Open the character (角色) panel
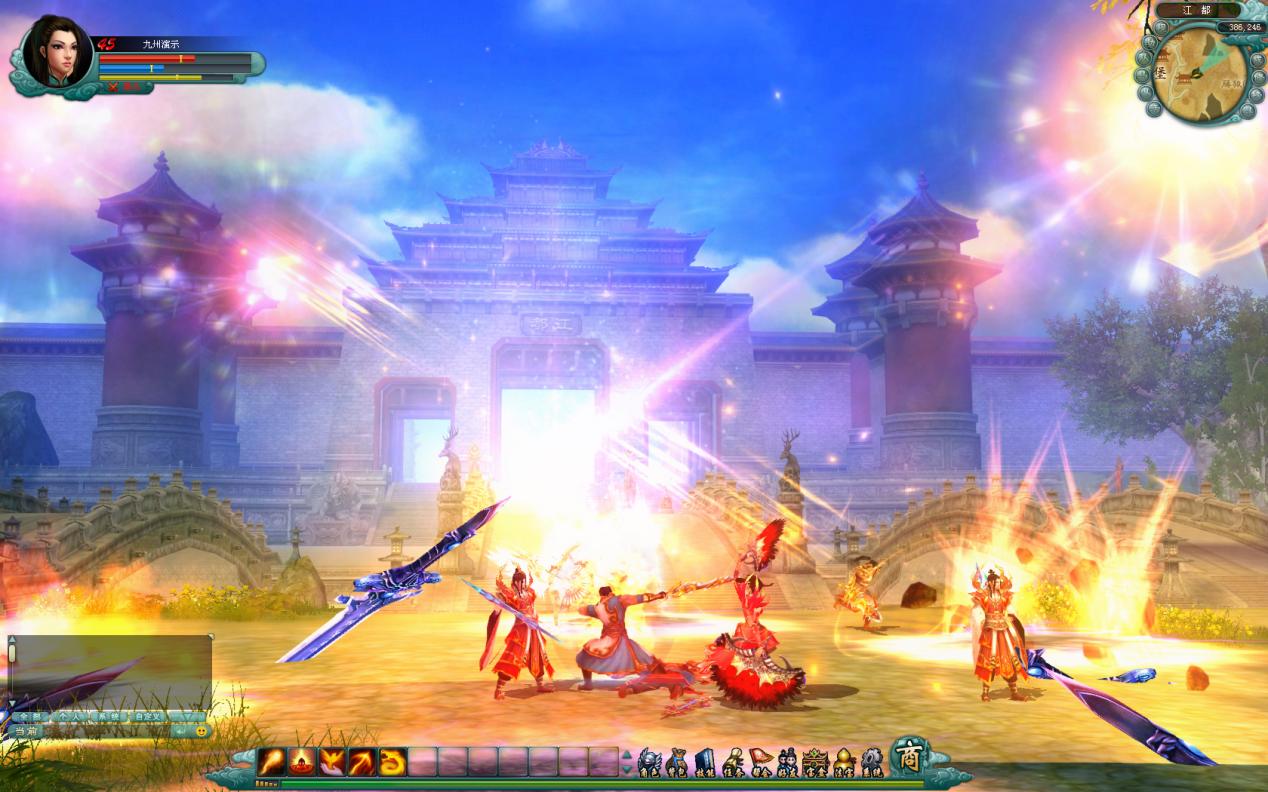Image resolution: width=1268 pixels, height=792 pixels. [x=649, y=763]
